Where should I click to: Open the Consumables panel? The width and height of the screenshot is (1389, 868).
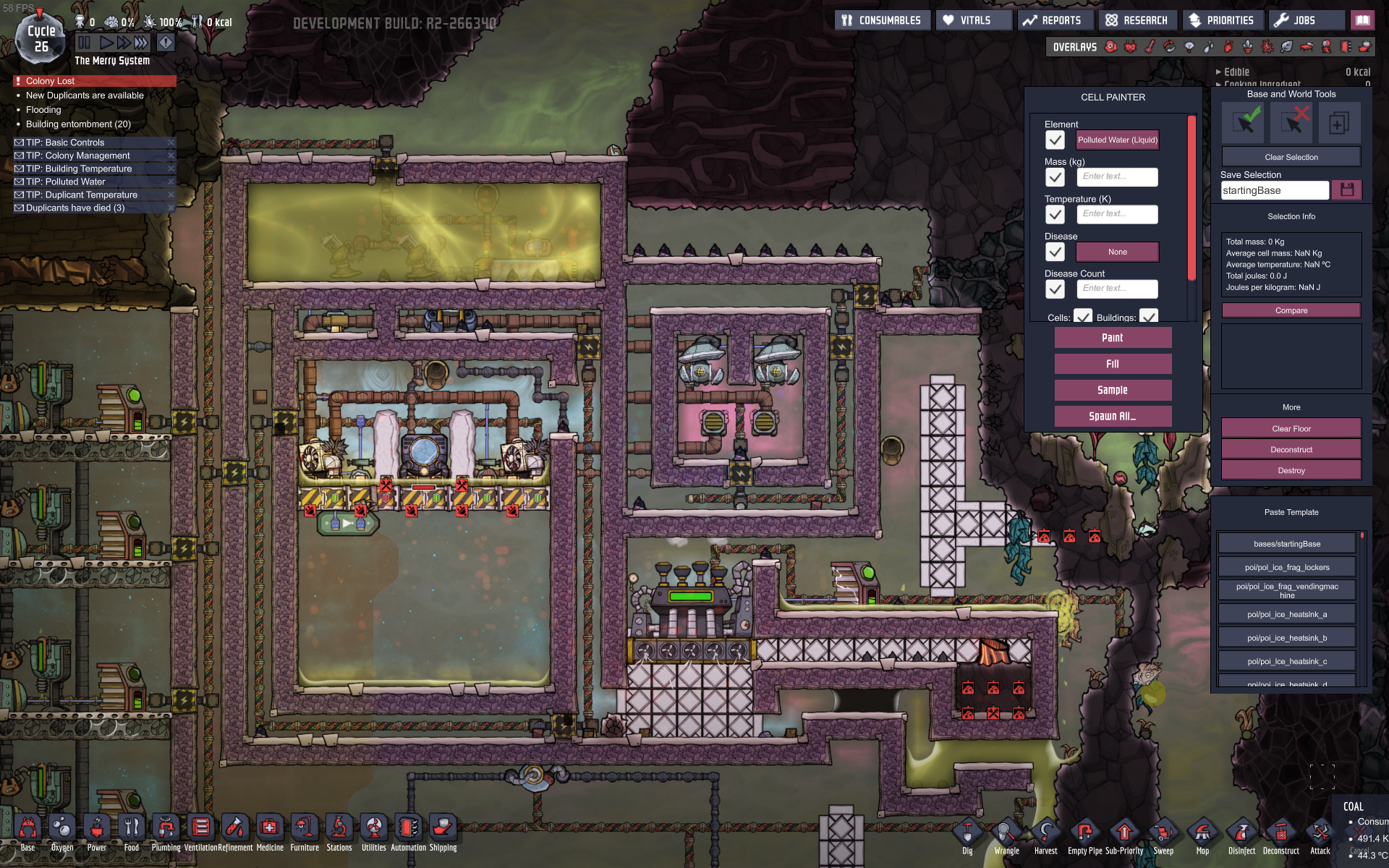pos(881,20)
